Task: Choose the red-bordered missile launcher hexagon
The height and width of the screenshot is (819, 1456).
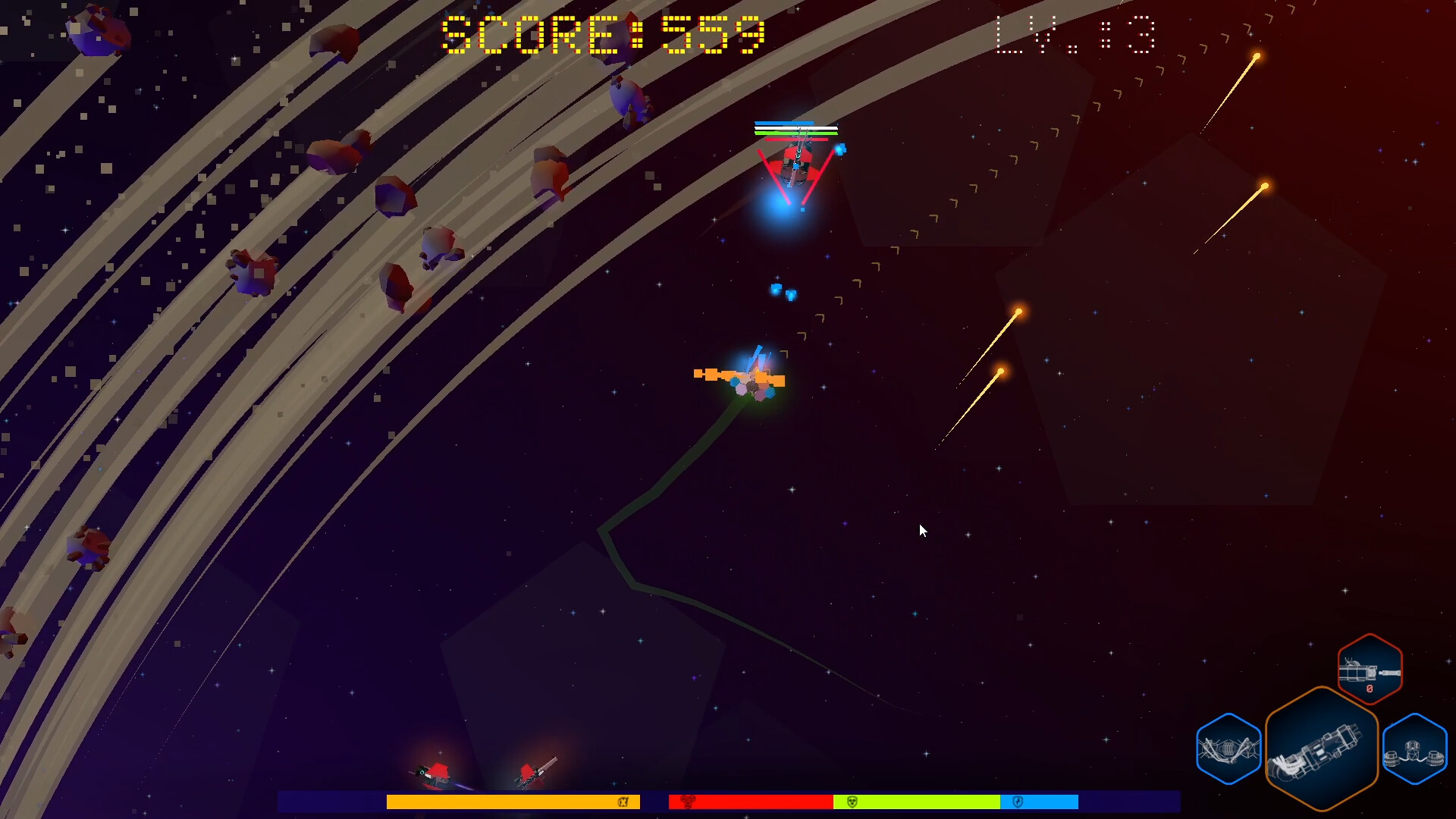Action: coord(1370,670)
